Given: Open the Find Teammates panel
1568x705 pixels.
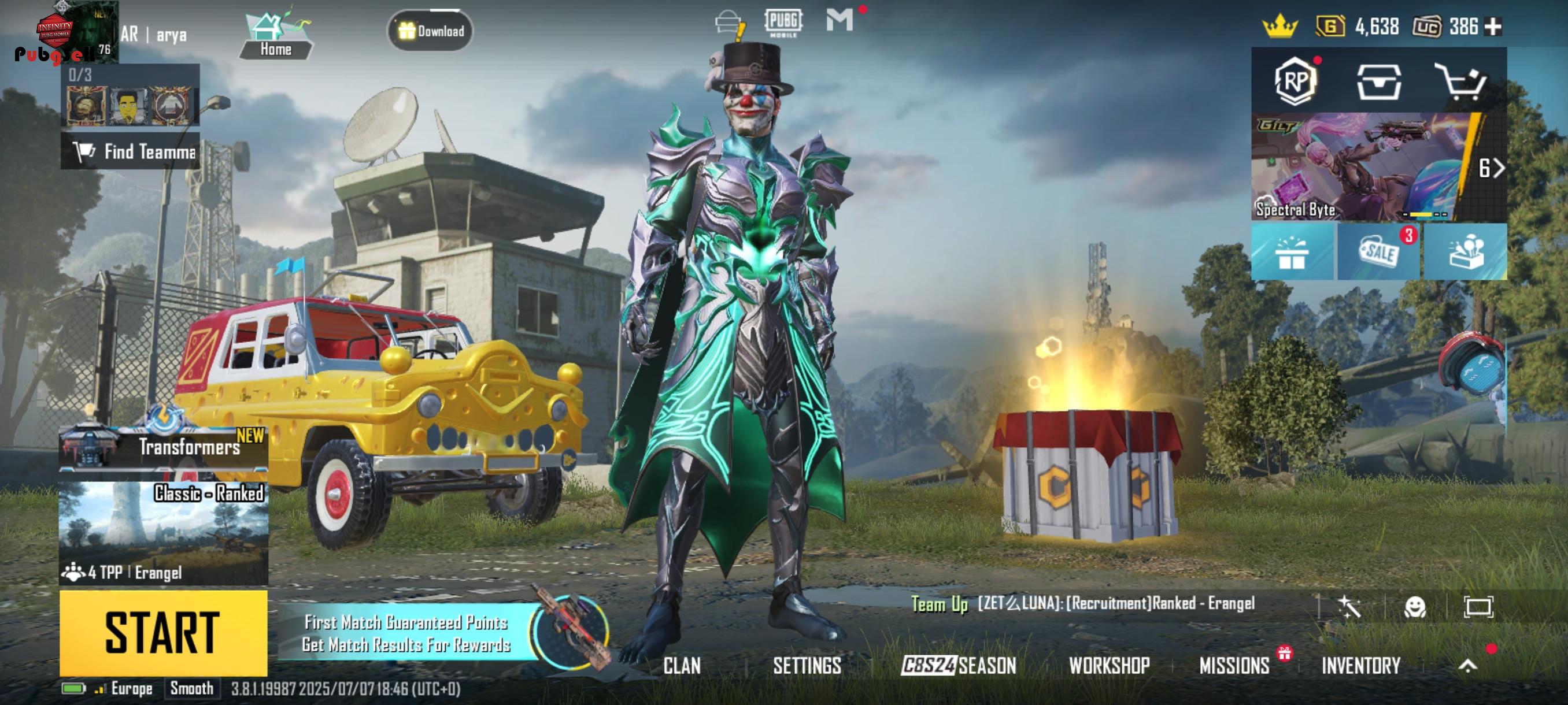Looking at the screenshot, I should tap(130, 151).
